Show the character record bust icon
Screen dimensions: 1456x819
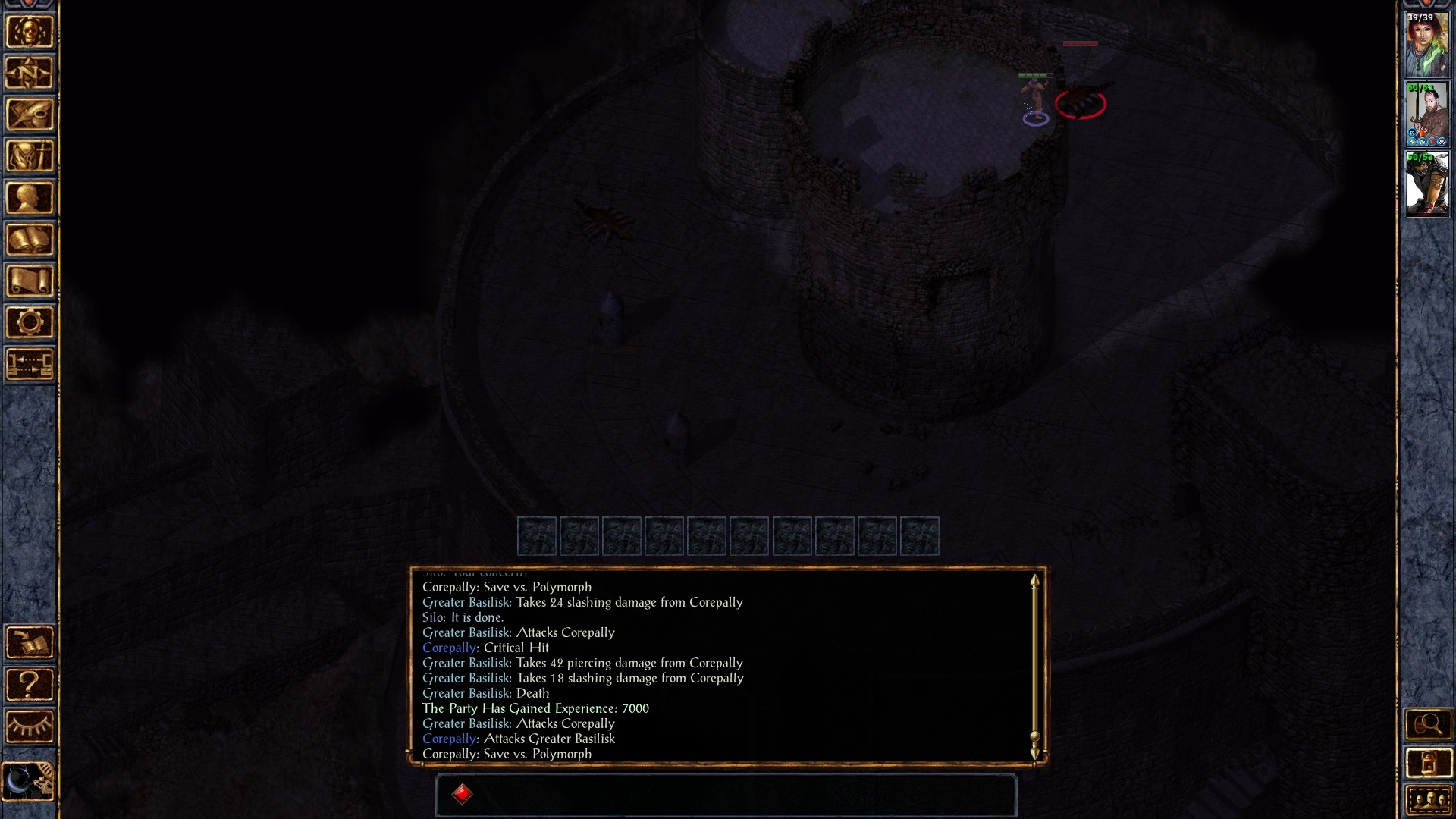click(x=30, y=198)
